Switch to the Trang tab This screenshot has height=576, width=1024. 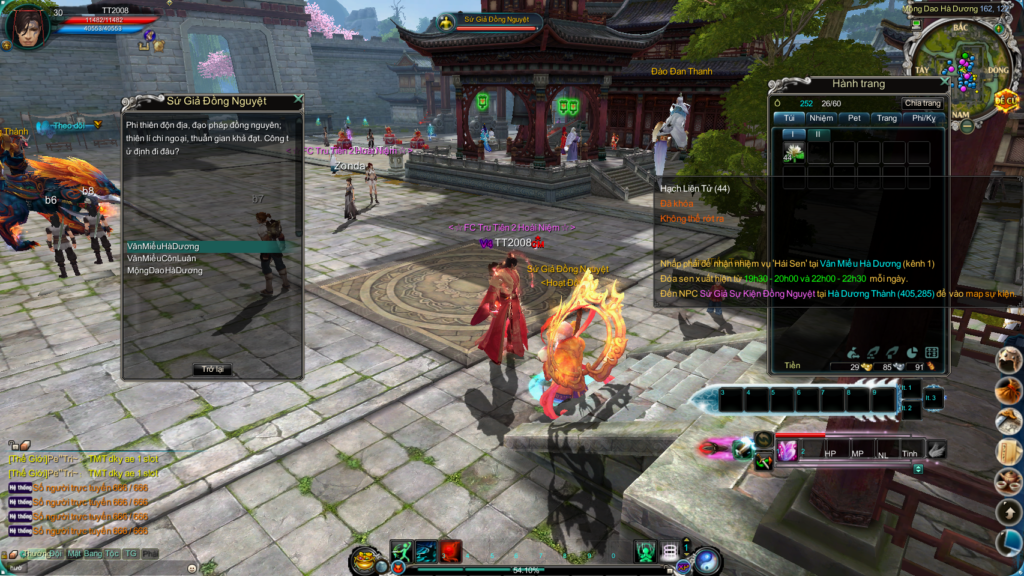886,118
